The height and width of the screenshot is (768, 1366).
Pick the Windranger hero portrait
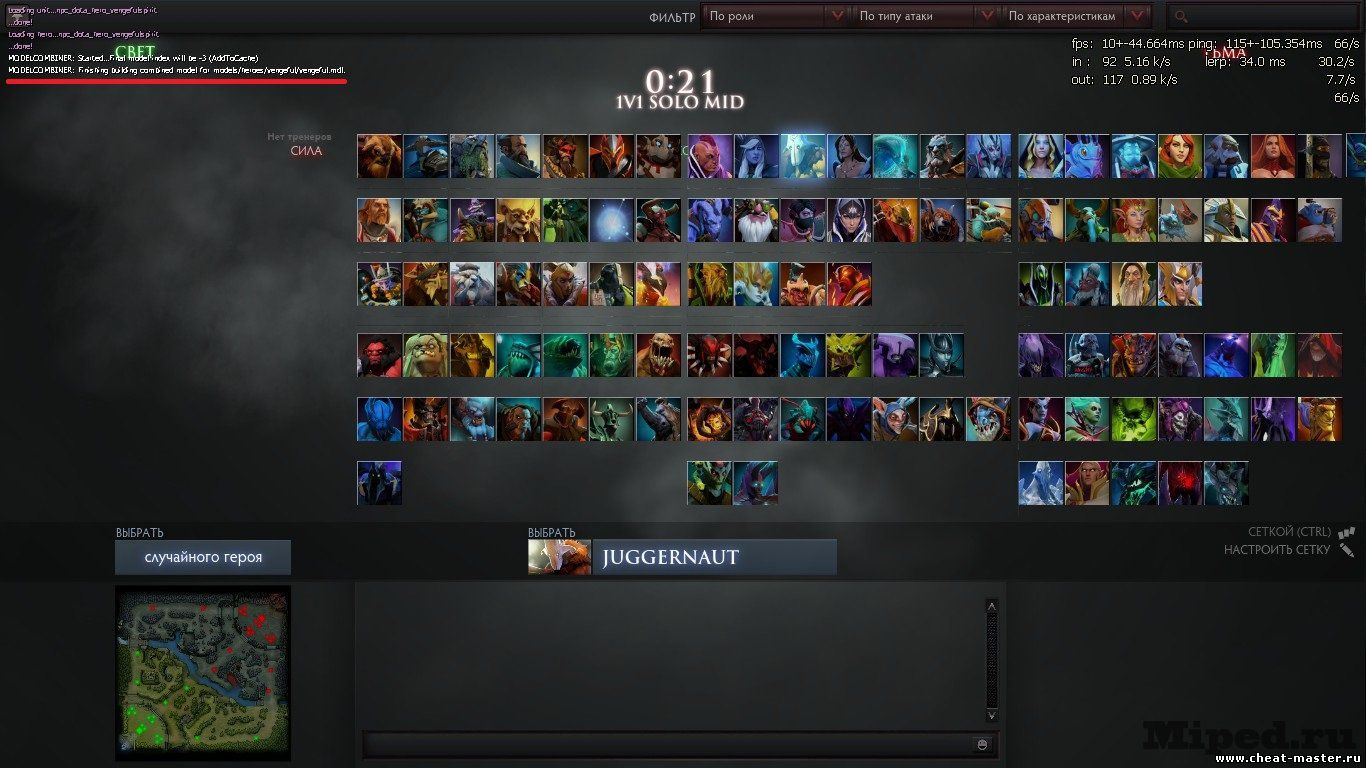[1180, 156]
